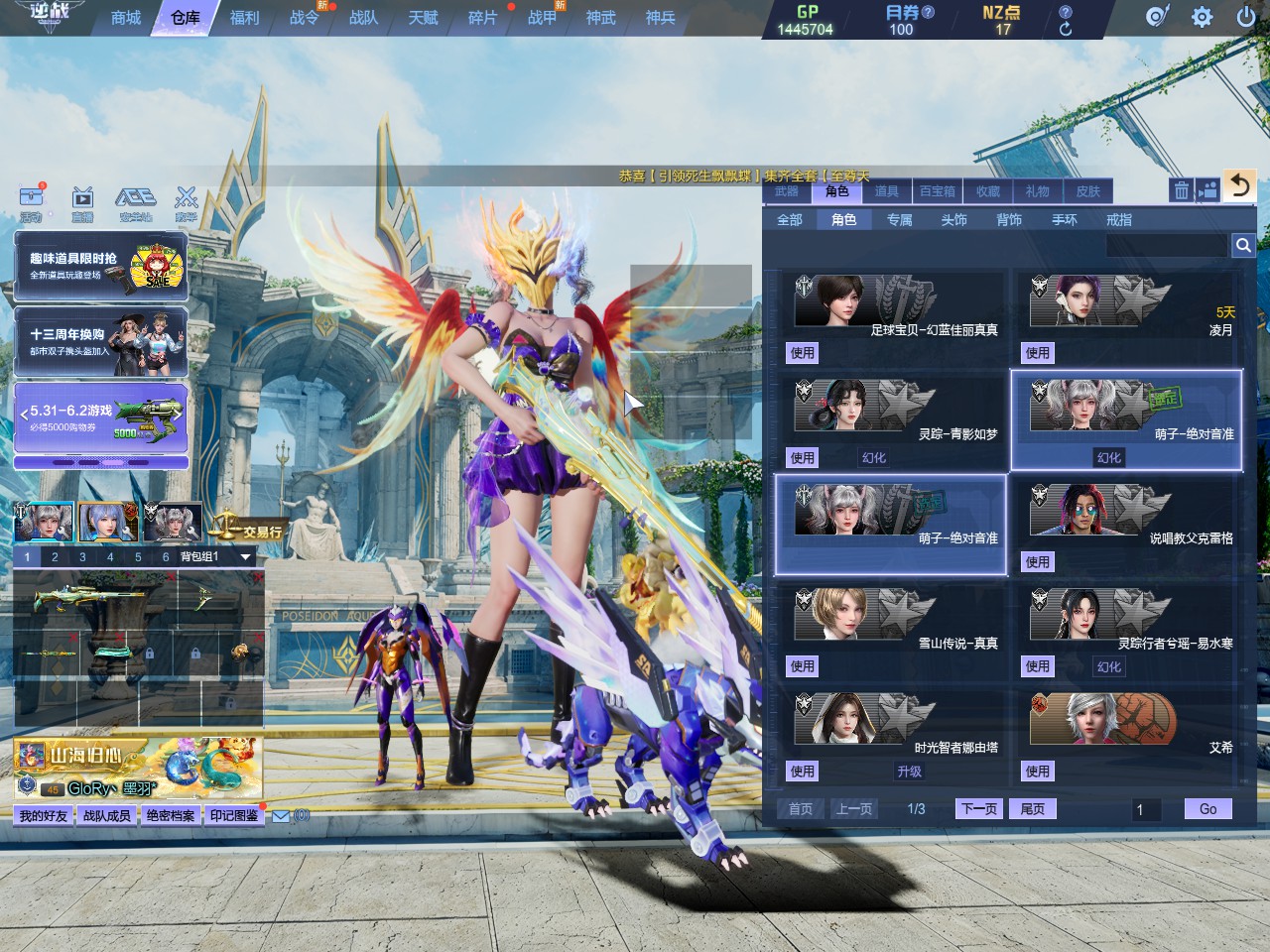The height and width of the screenshot is (952, 1270).
Task: Click the magnifier search button
Action: tap(1242, 245)
